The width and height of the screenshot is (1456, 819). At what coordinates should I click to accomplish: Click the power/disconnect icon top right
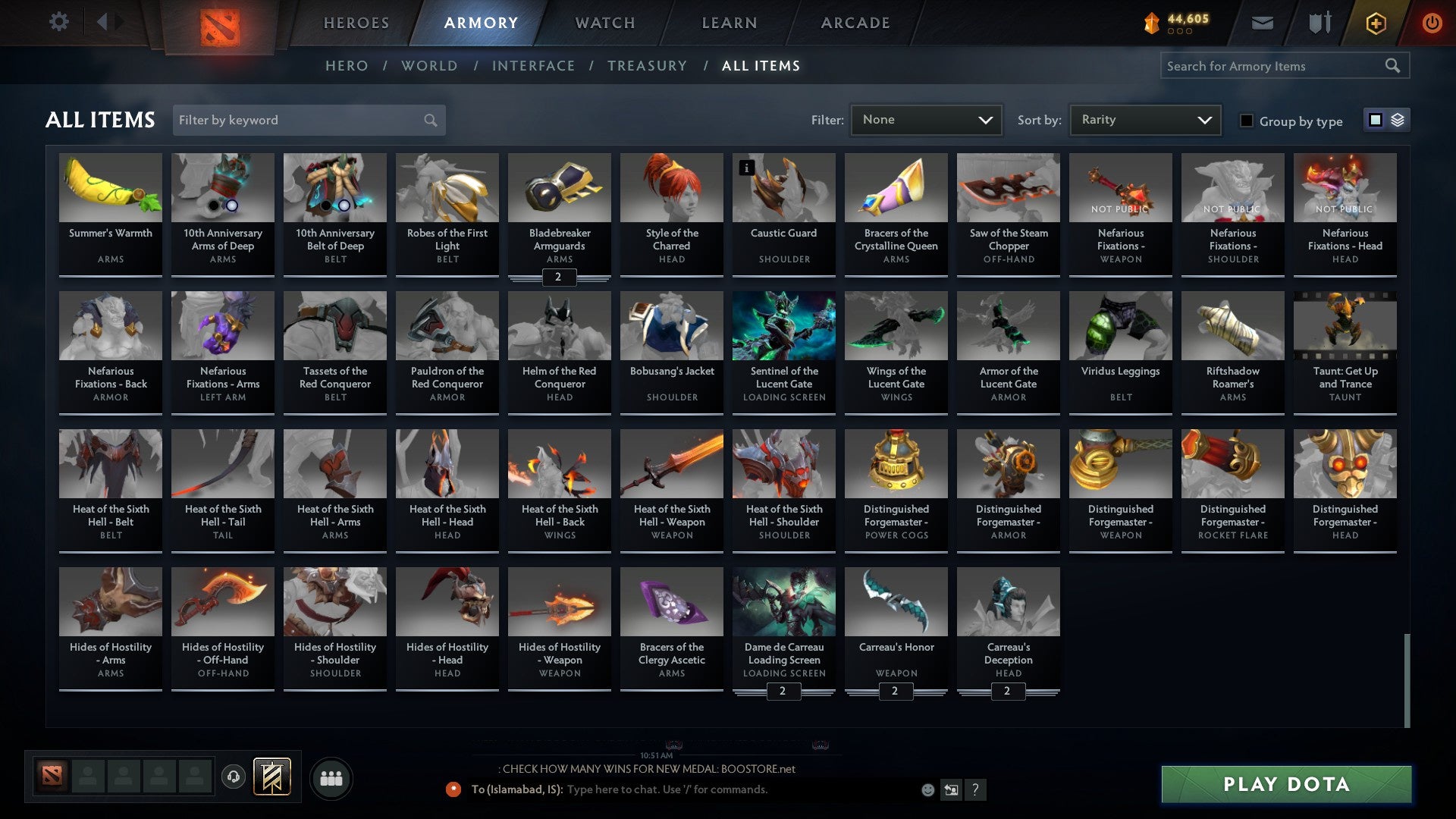pyautogui.click(x=1432, y=22)
